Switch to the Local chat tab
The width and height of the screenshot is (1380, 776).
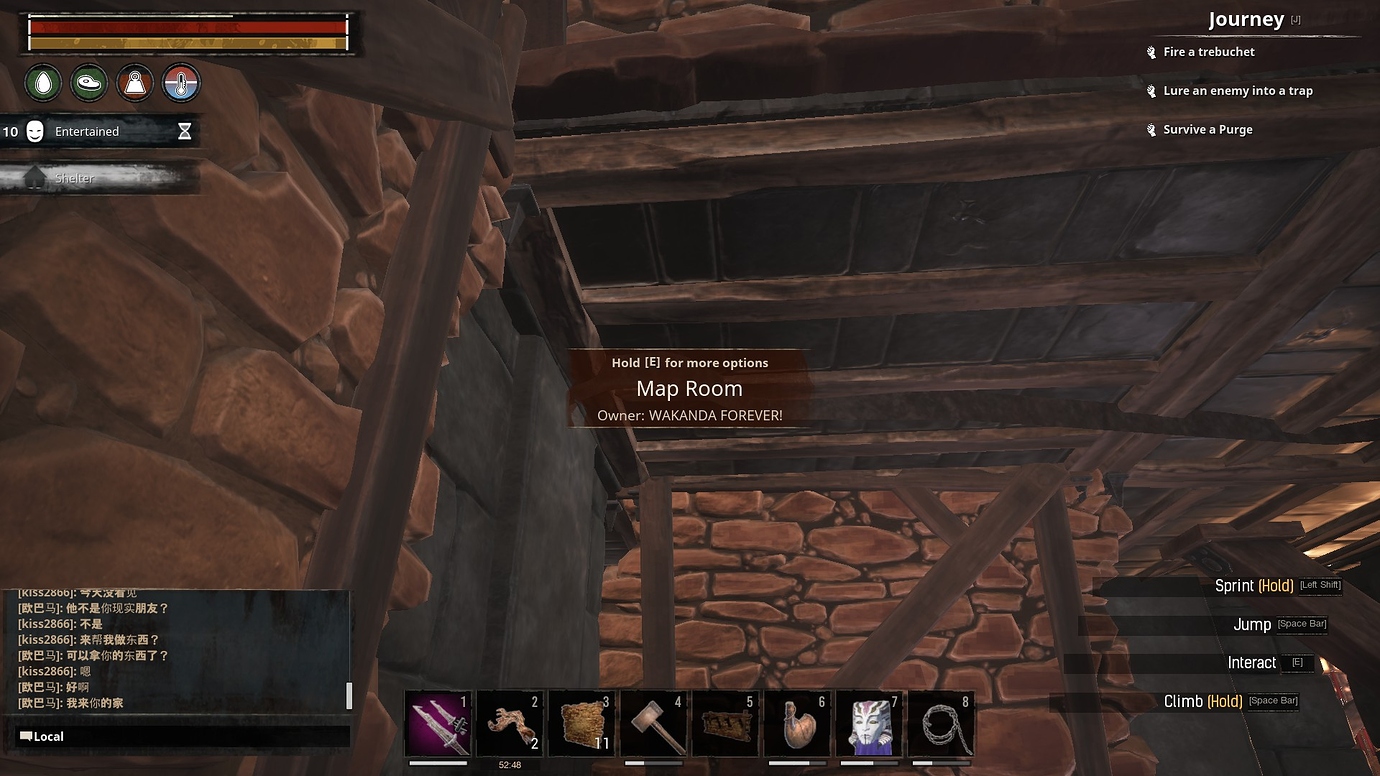click(42, 736)
